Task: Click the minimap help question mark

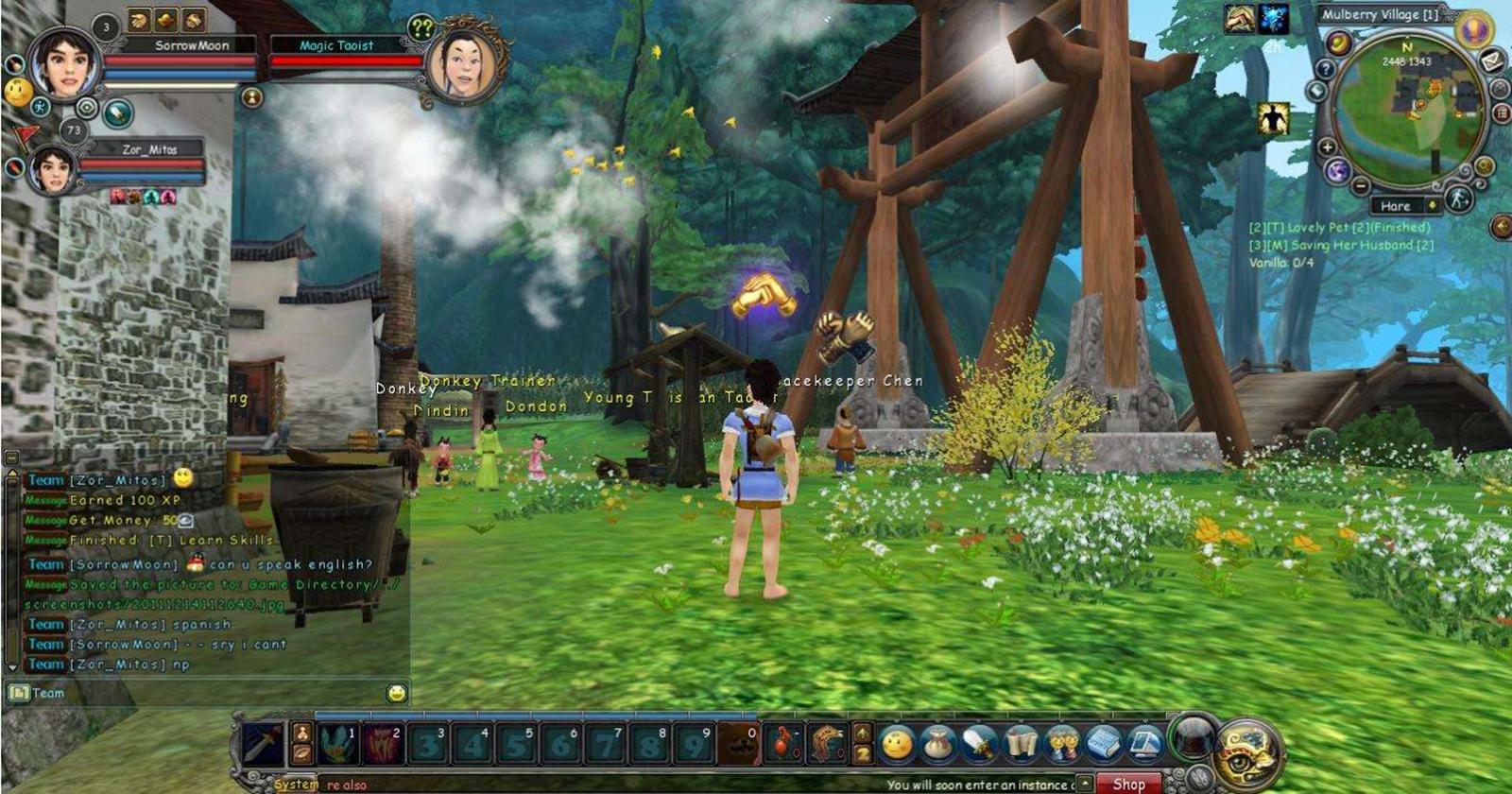Action: click(x=1326, y=69)
